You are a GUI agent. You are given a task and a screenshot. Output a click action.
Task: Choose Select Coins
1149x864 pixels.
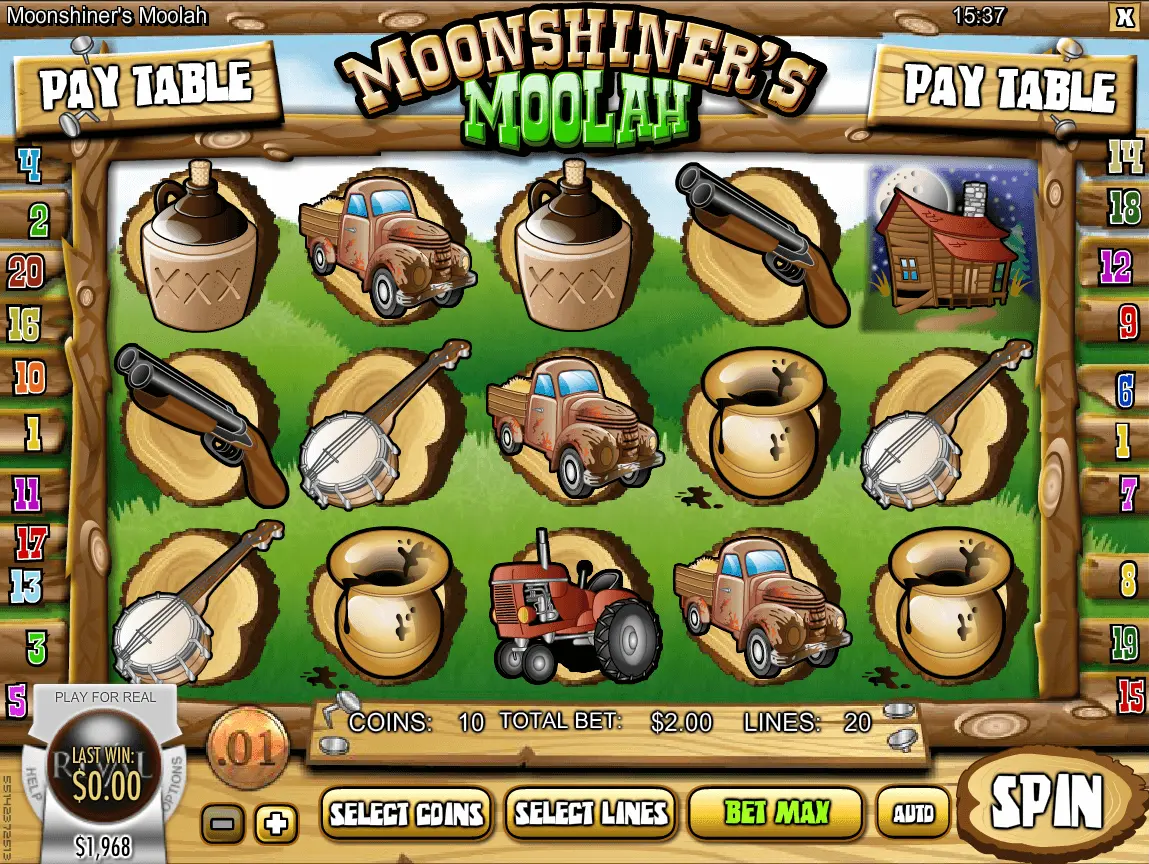pos(407,812)
